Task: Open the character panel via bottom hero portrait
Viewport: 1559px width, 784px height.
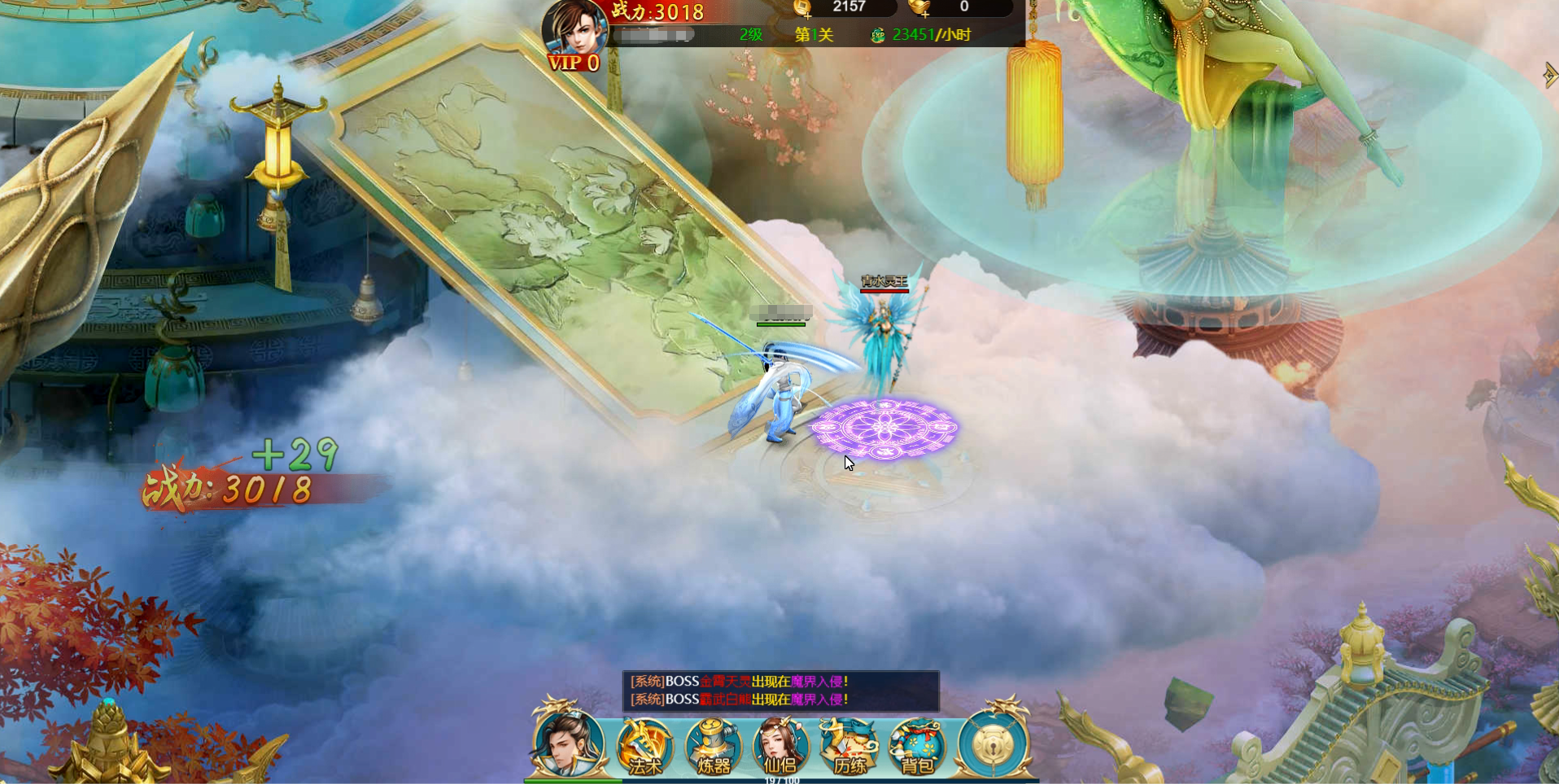Action: [x=567, y=742]
